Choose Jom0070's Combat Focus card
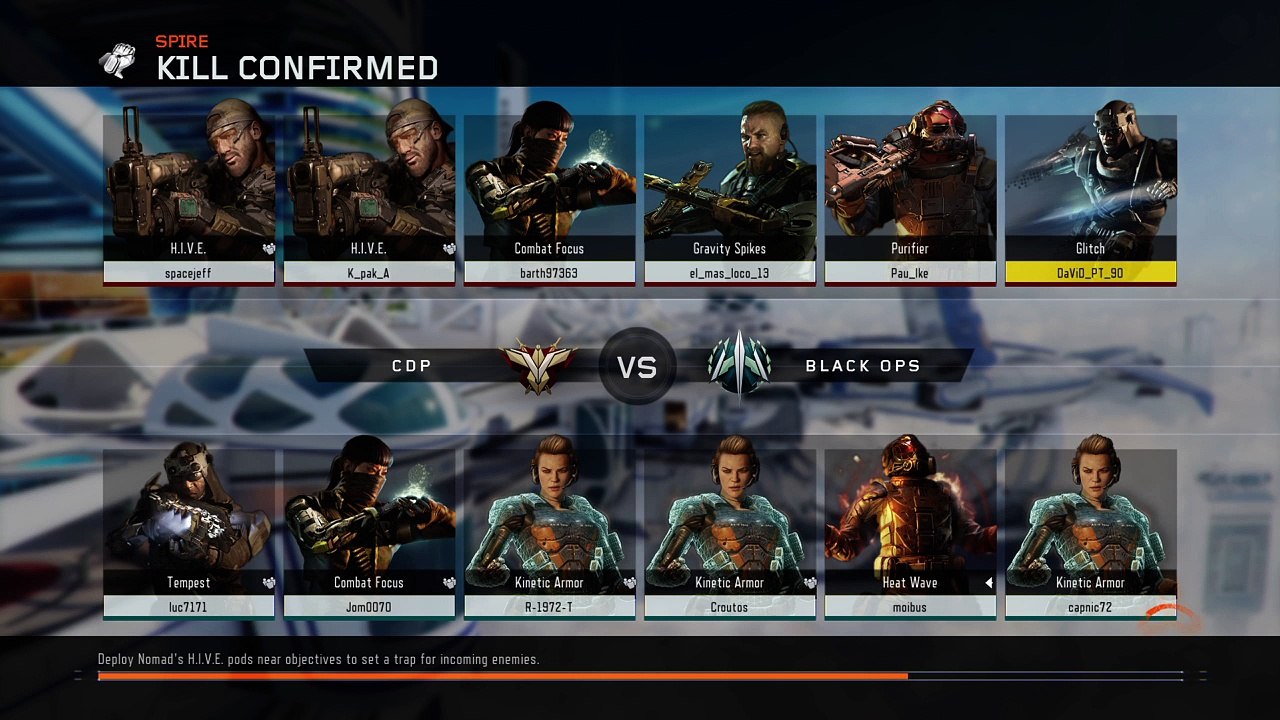Screen dimensions: 1280x720 (369, 533)
